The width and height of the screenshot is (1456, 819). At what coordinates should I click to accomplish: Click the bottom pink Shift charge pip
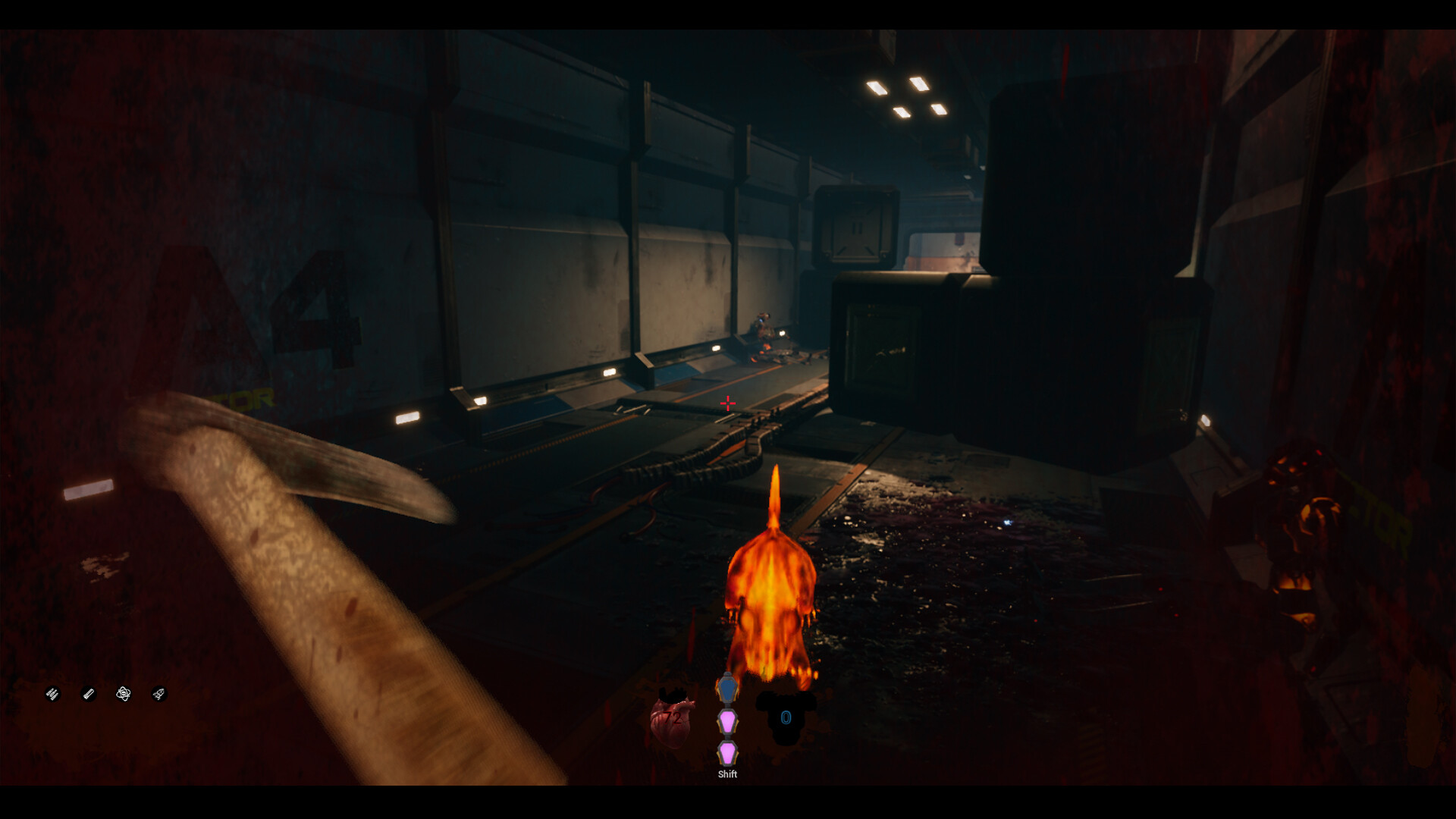[x=728, y=753]
